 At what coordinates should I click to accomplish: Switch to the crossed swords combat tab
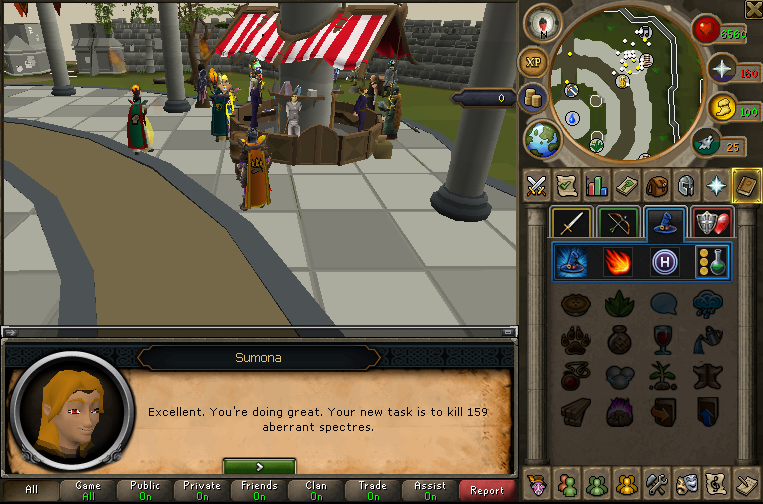tap(538, 185)
